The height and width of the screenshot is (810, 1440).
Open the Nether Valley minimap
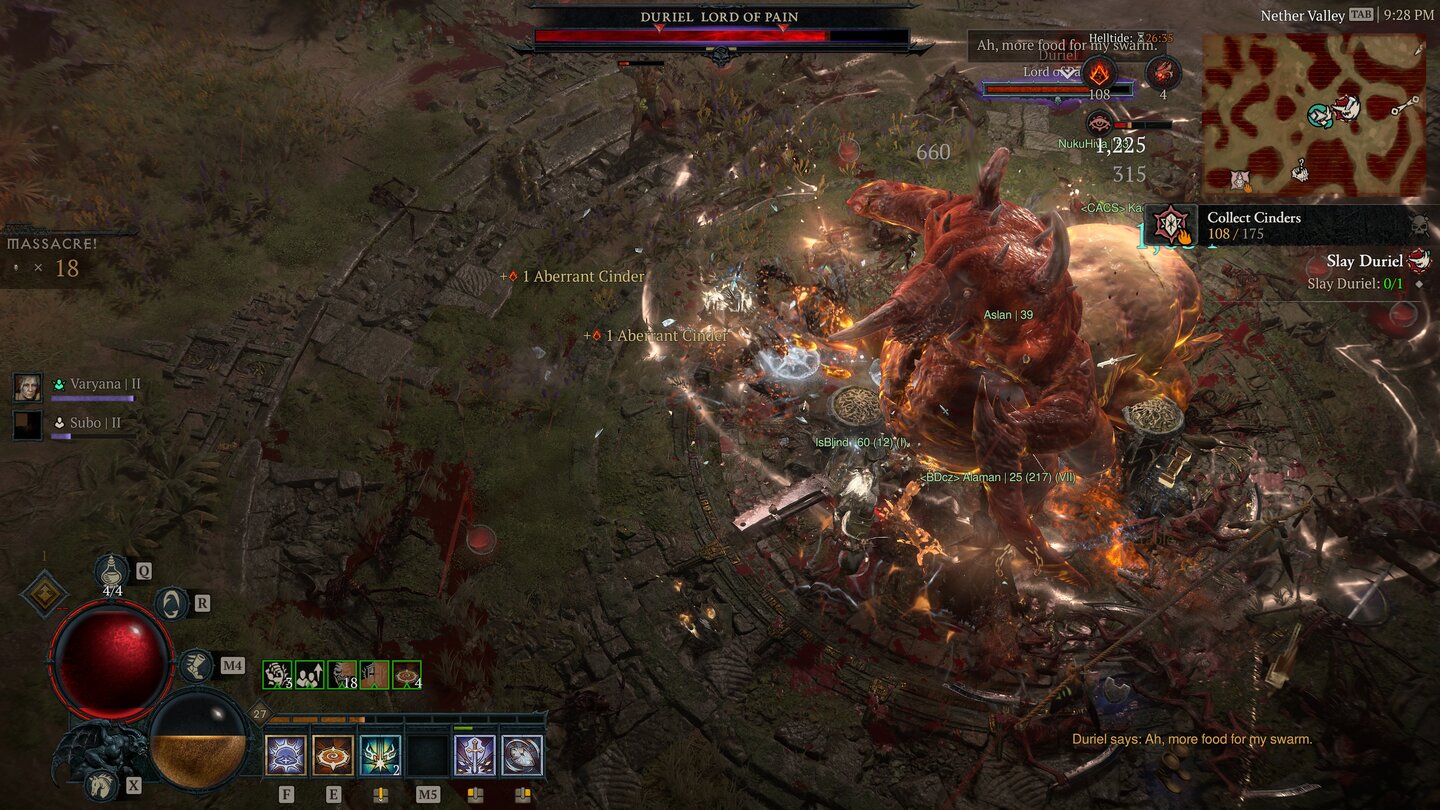click(1314, 115)
